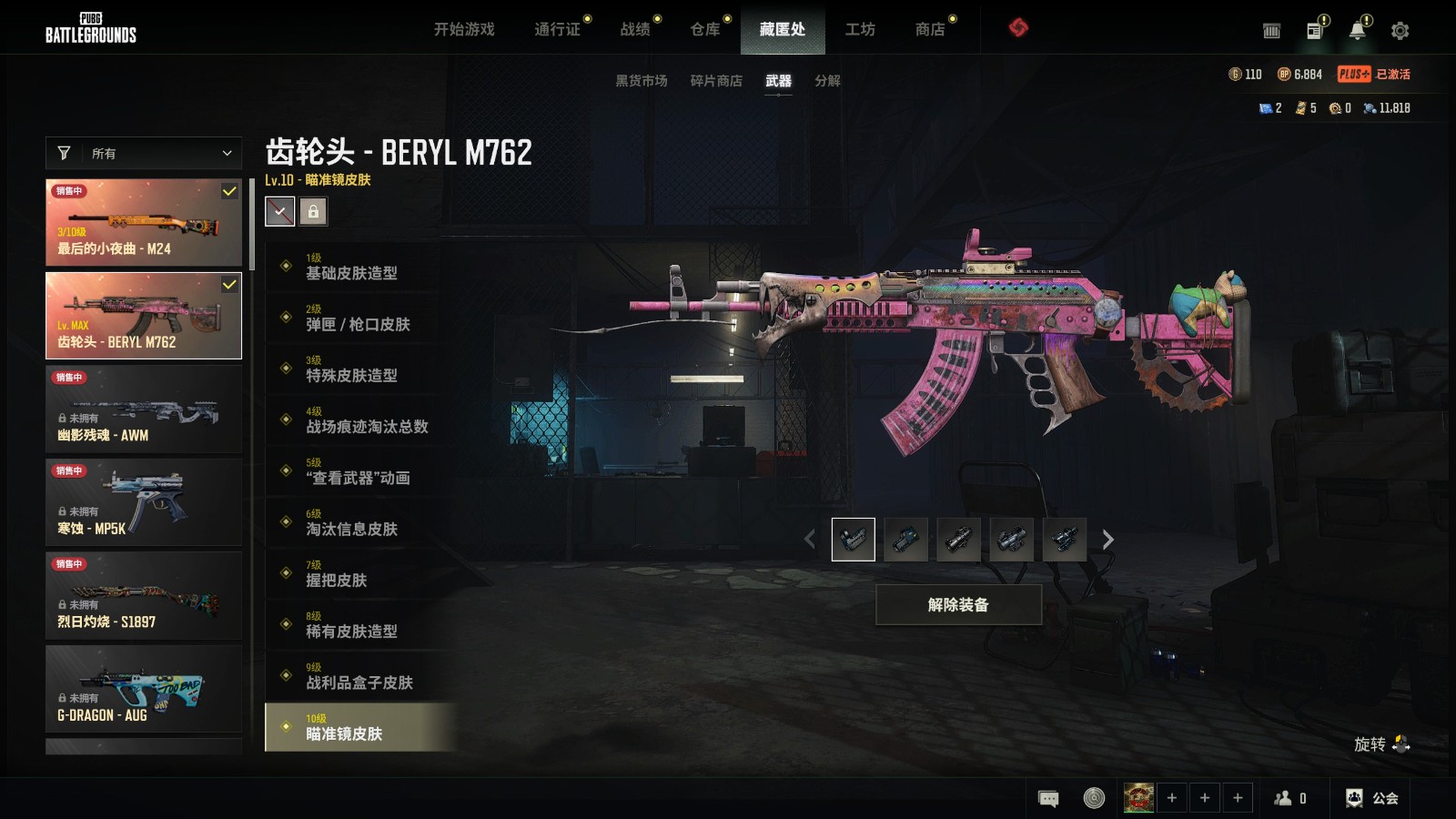Show next scope skins with right arrow

click(x=1107, y=540)
